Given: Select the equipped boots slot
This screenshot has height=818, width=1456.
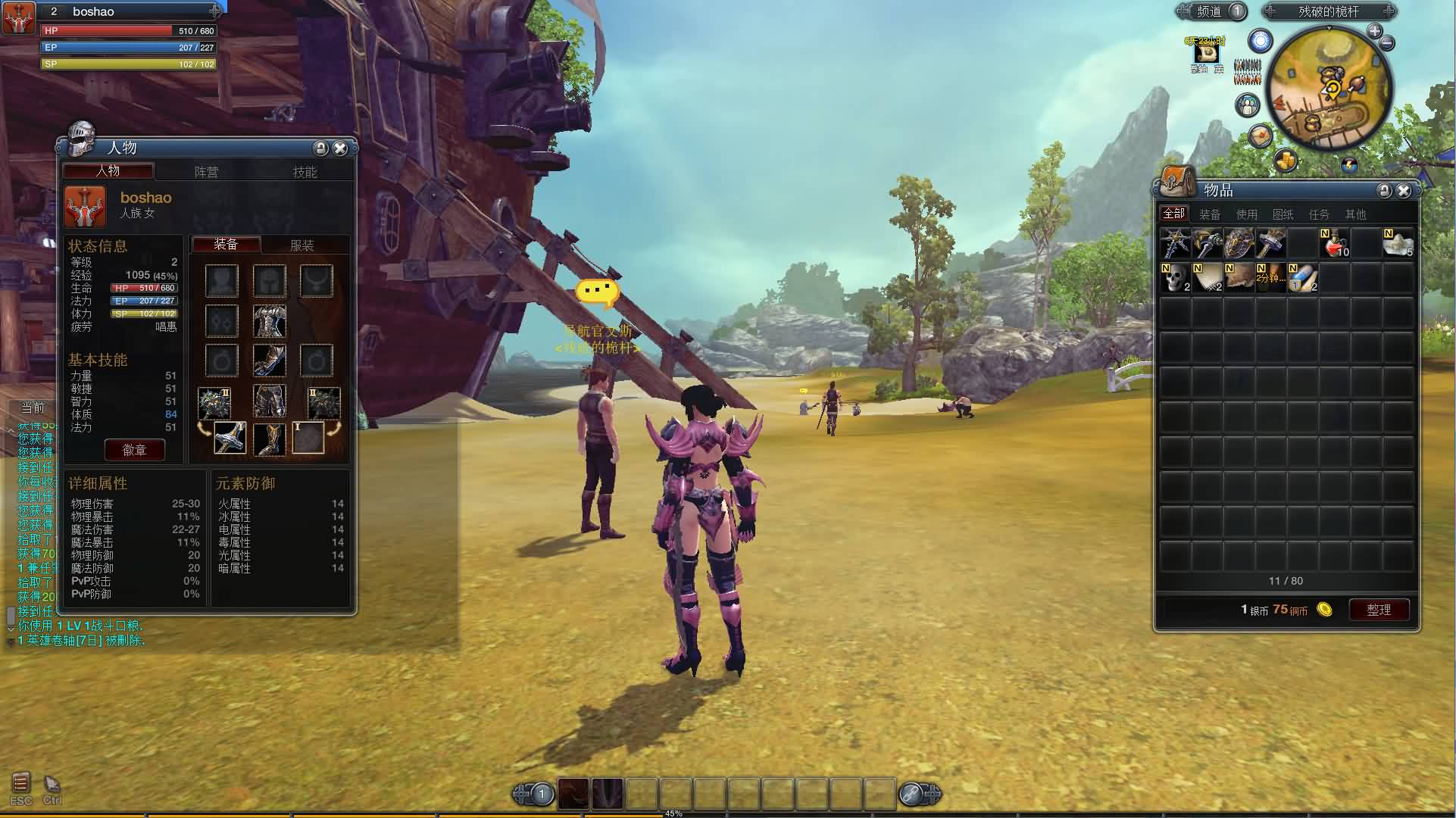Looking at the screenshot, I should (x=269, y=439).
